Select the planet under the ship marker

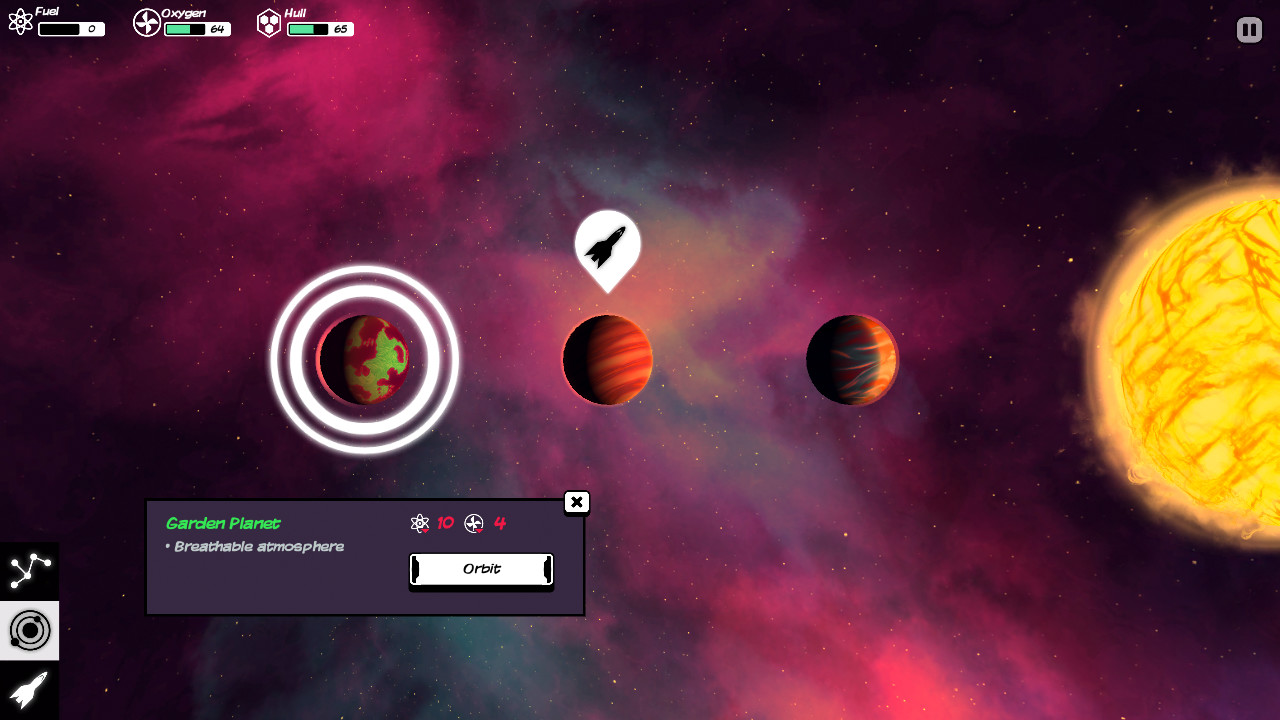[x=607, y=360]
